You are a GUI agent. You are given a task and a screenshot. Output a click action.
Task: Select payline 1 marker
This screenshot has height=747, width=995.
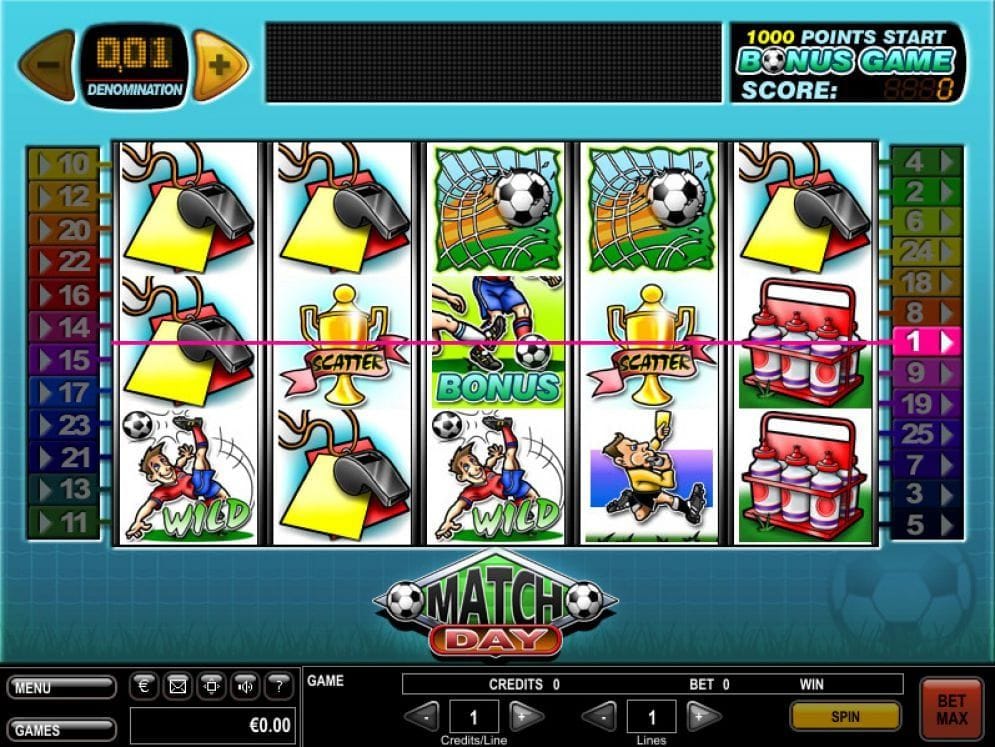point(926,342)
